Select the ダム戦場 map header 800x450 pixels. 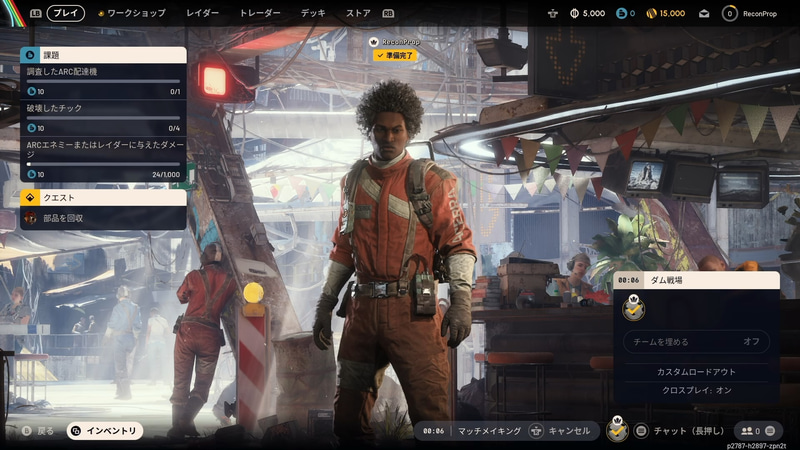(x=697, y=281)
